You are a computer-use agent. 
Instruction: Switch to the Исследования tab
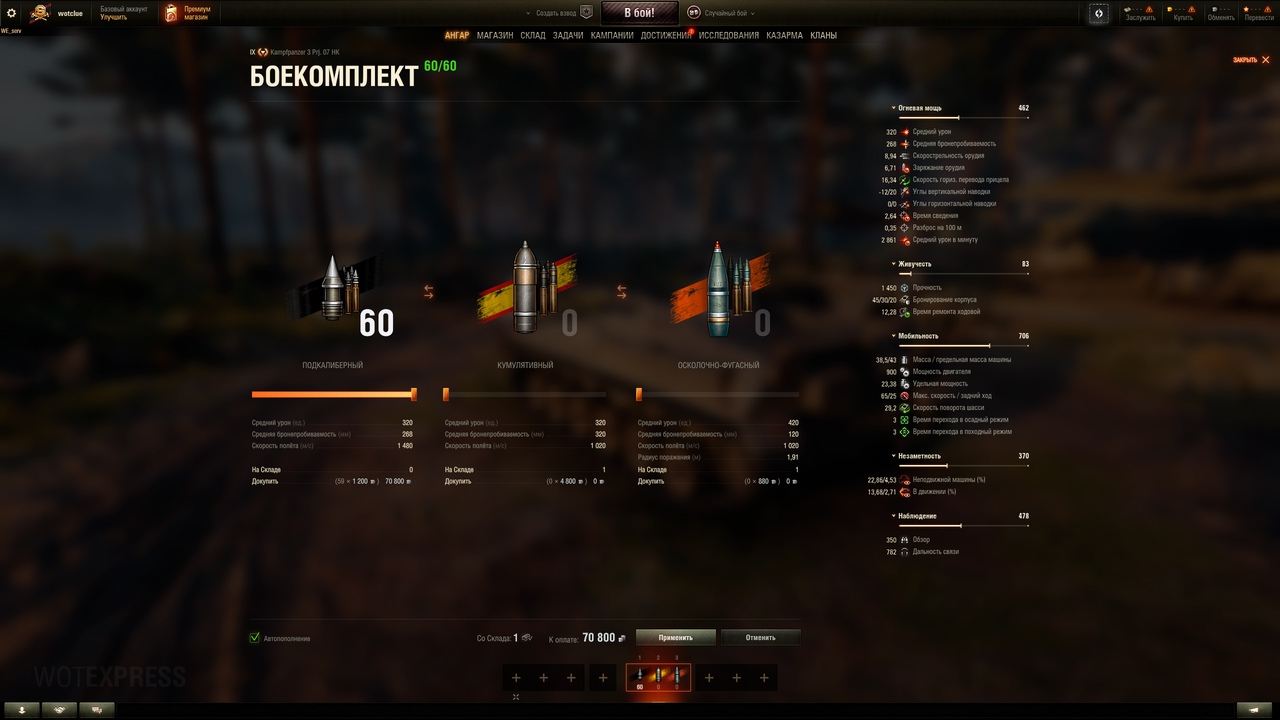point(729,36)
